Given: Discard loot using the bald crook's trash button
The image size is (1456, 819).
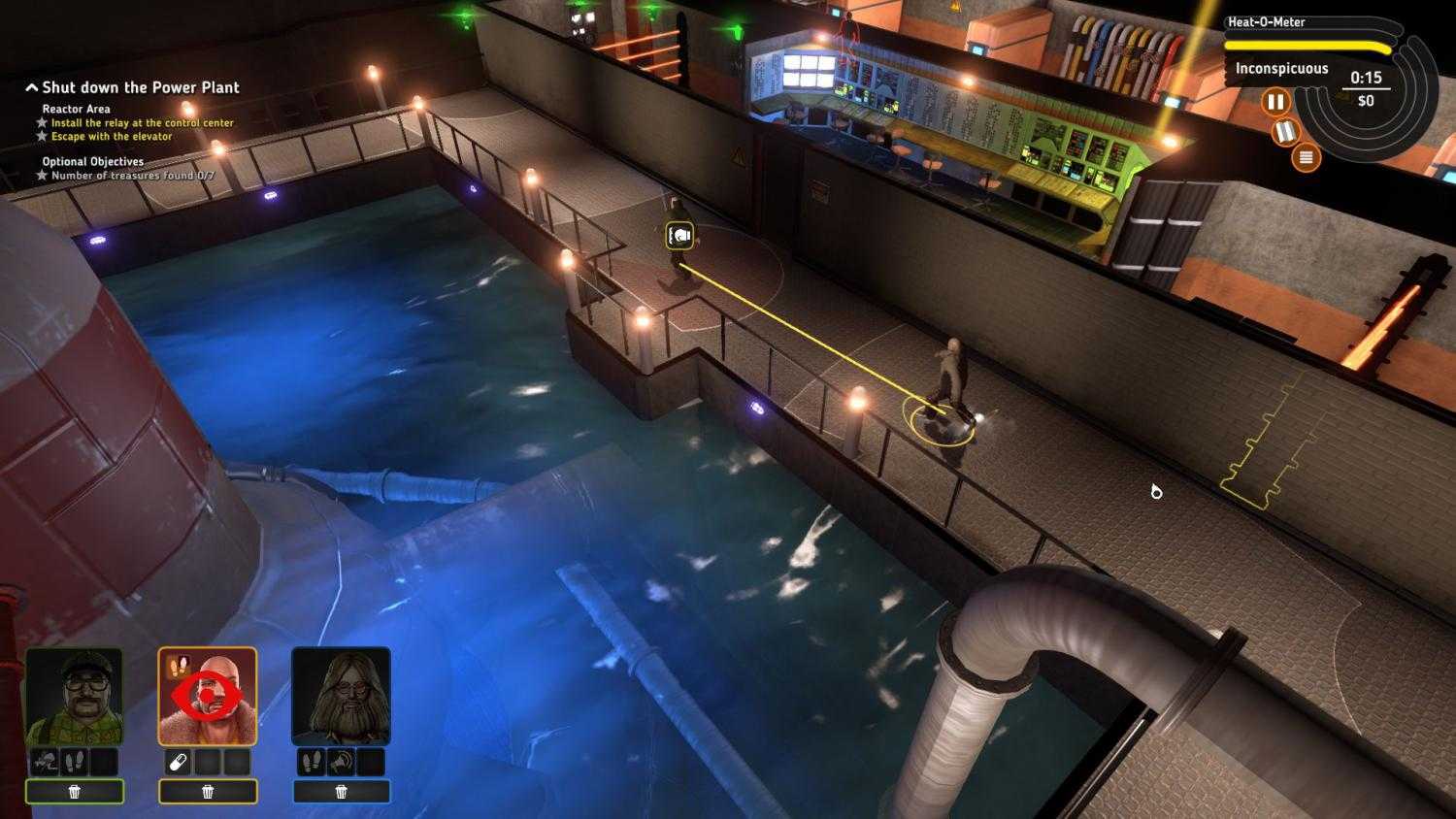Looking at the screenshot, I should 208,792.
